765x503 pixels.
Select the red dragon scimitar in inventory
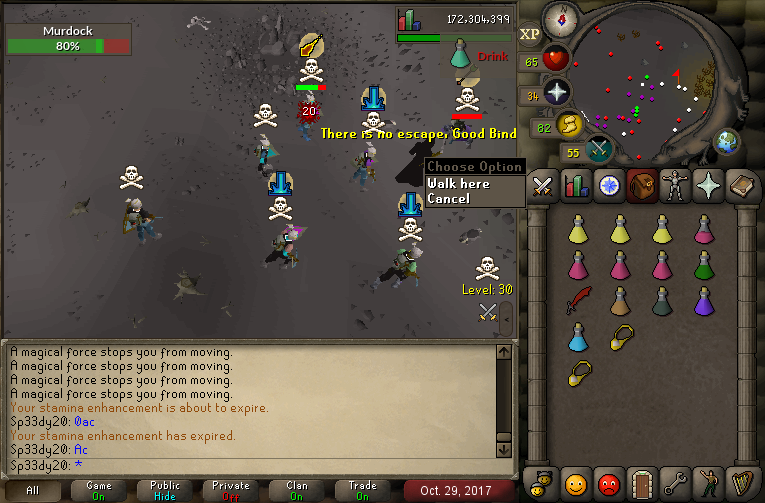[x=578, y=300]
